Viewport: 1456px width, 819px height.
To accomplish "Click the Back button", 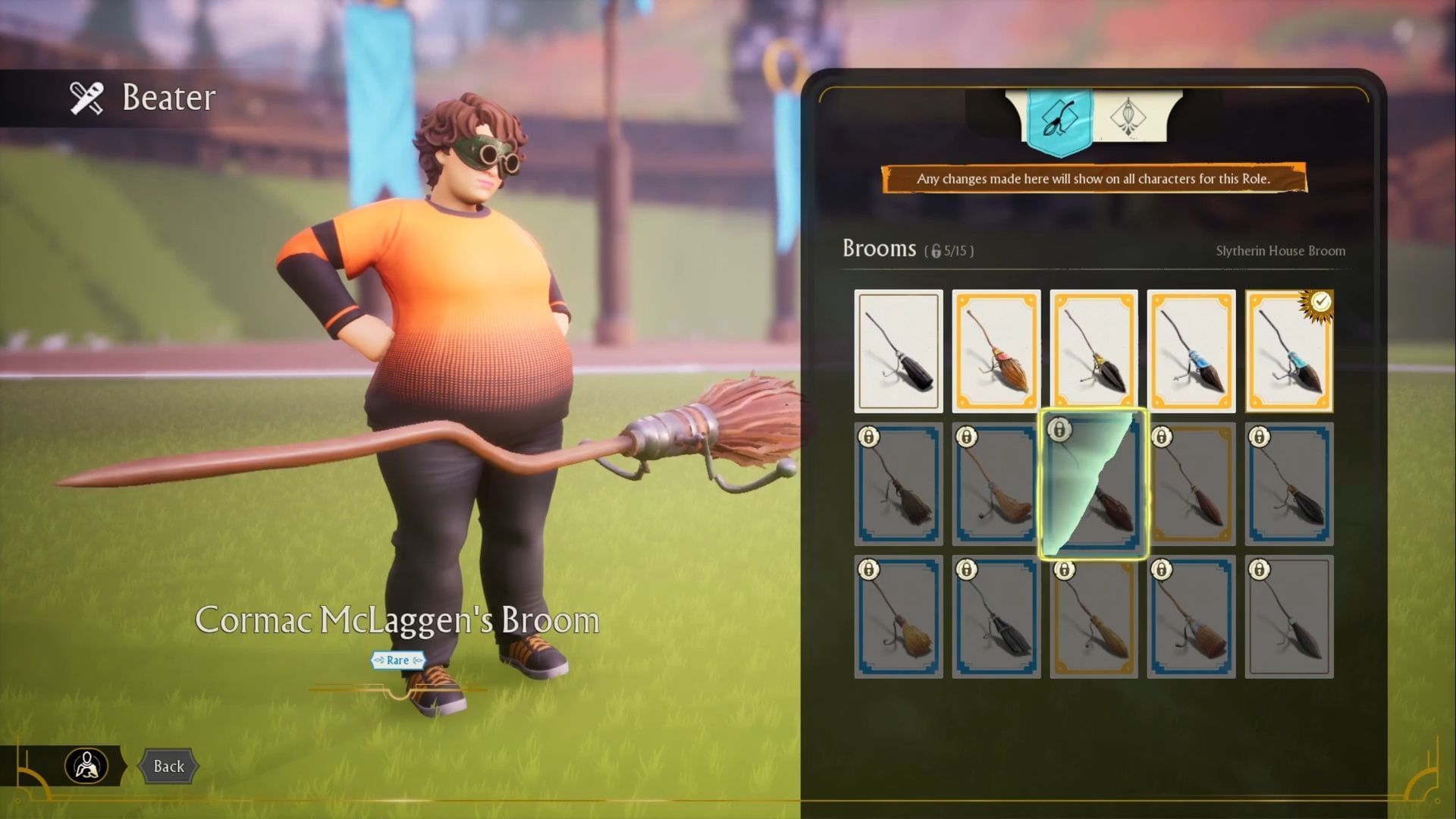I will pyautogui.click(x=170, y=766).
